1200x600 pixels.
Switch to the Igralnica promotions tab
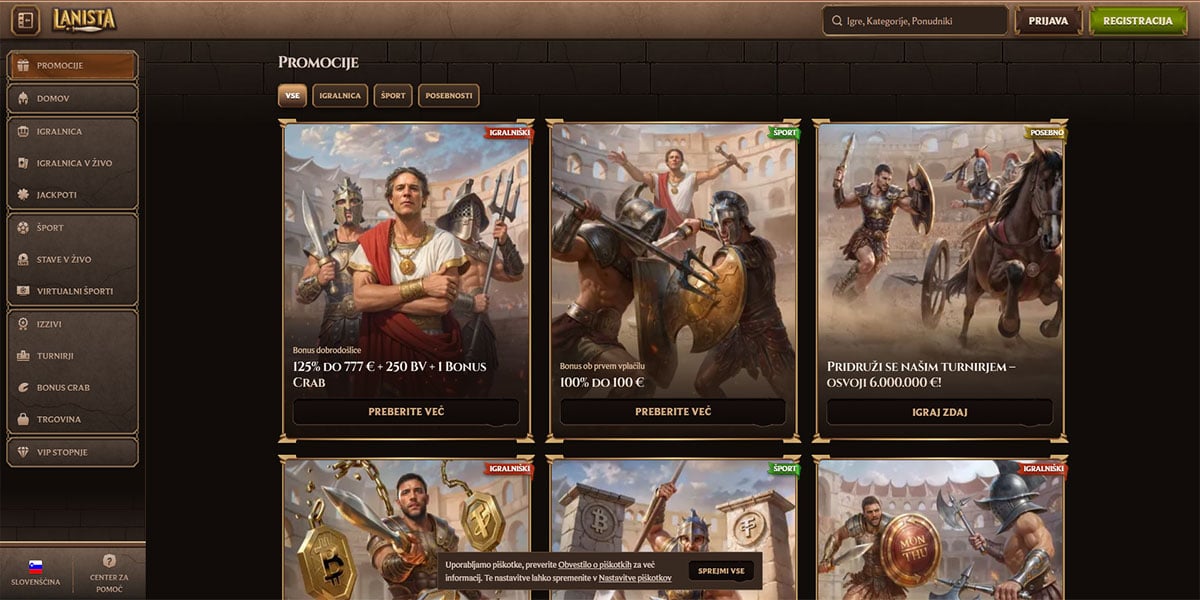coord(341,96)
